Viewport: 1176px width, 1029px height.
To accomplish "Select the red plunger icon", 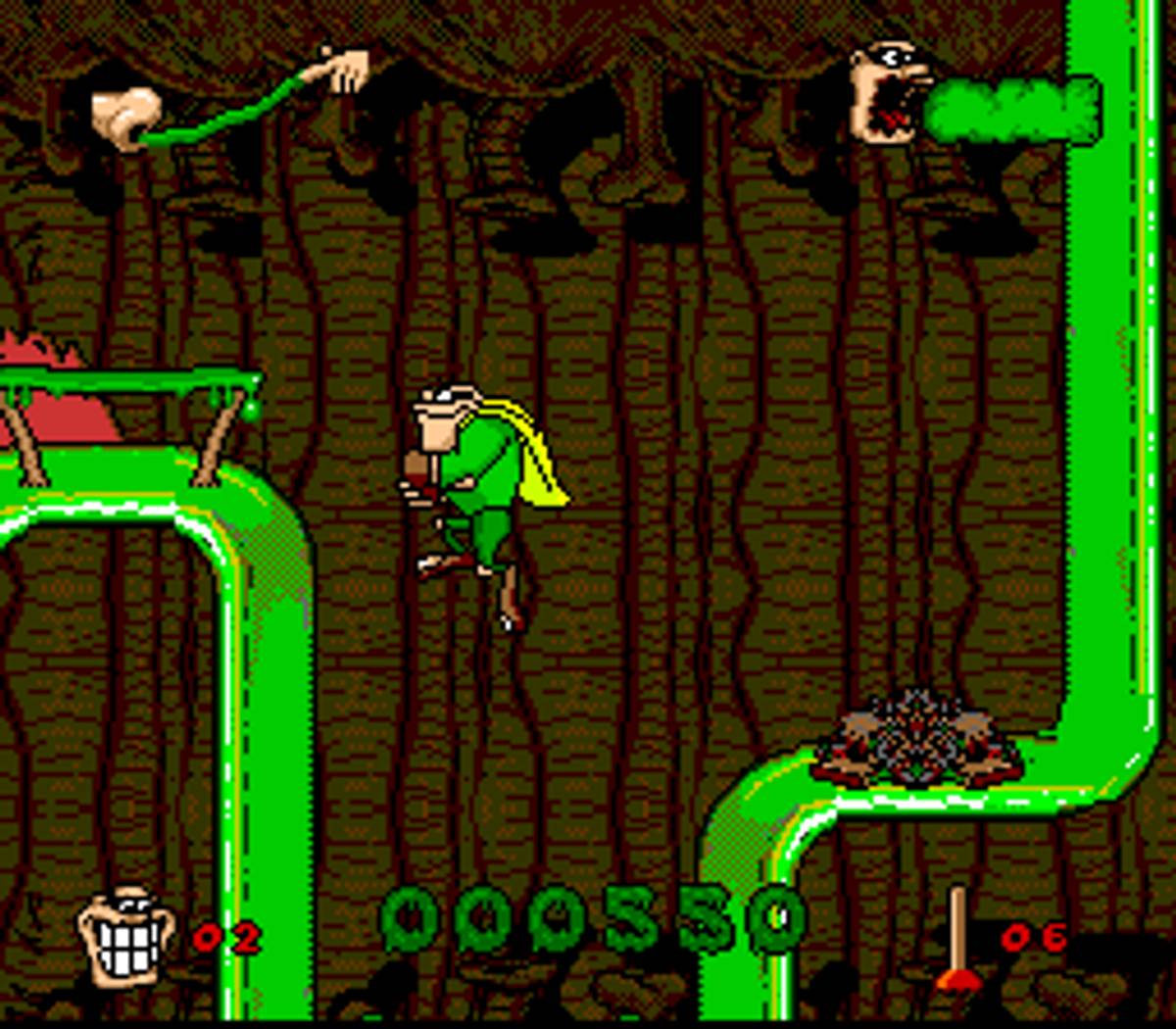I will coord(957,941).
